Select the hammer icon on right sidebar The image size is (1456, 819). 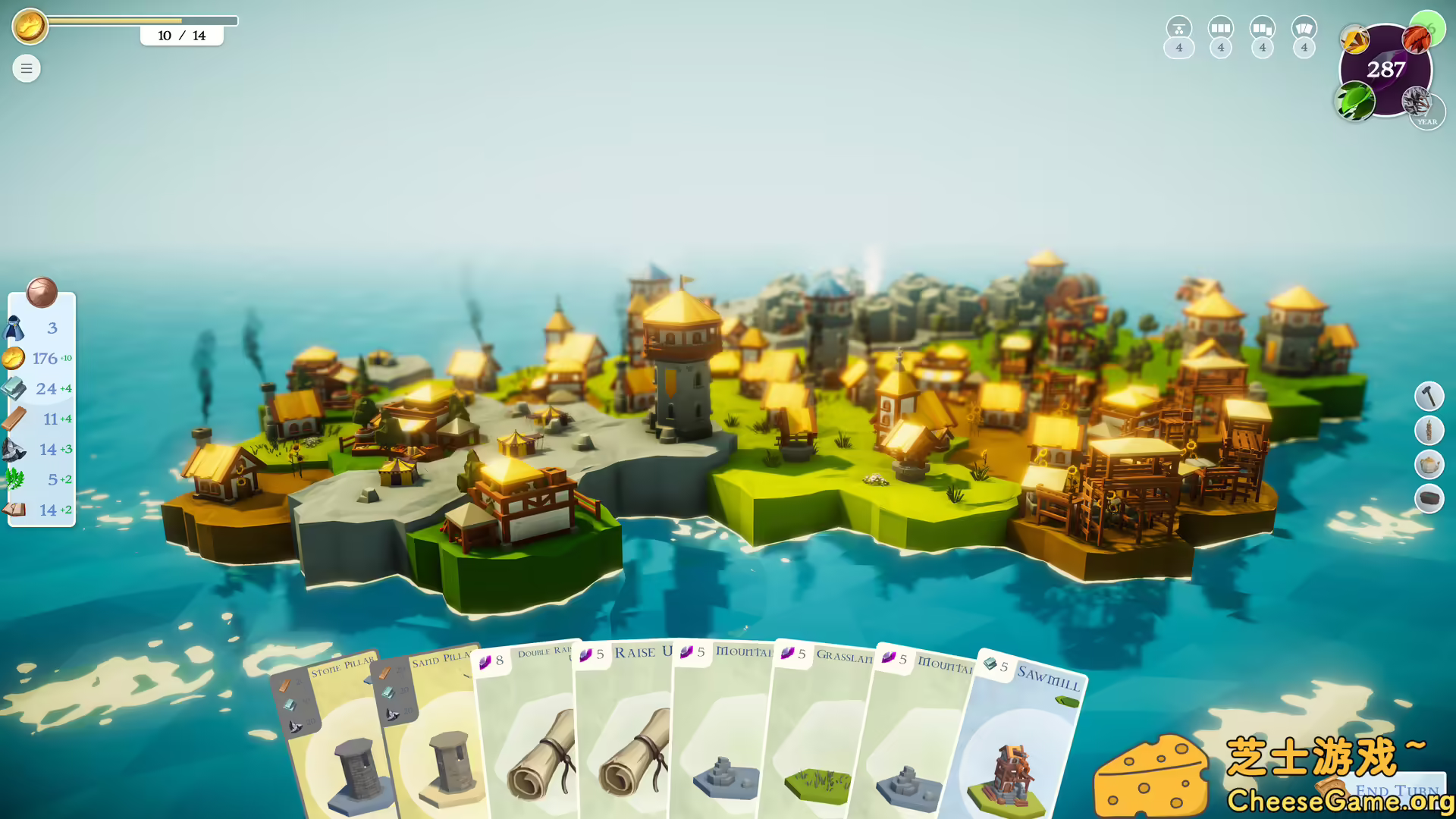1429,394
